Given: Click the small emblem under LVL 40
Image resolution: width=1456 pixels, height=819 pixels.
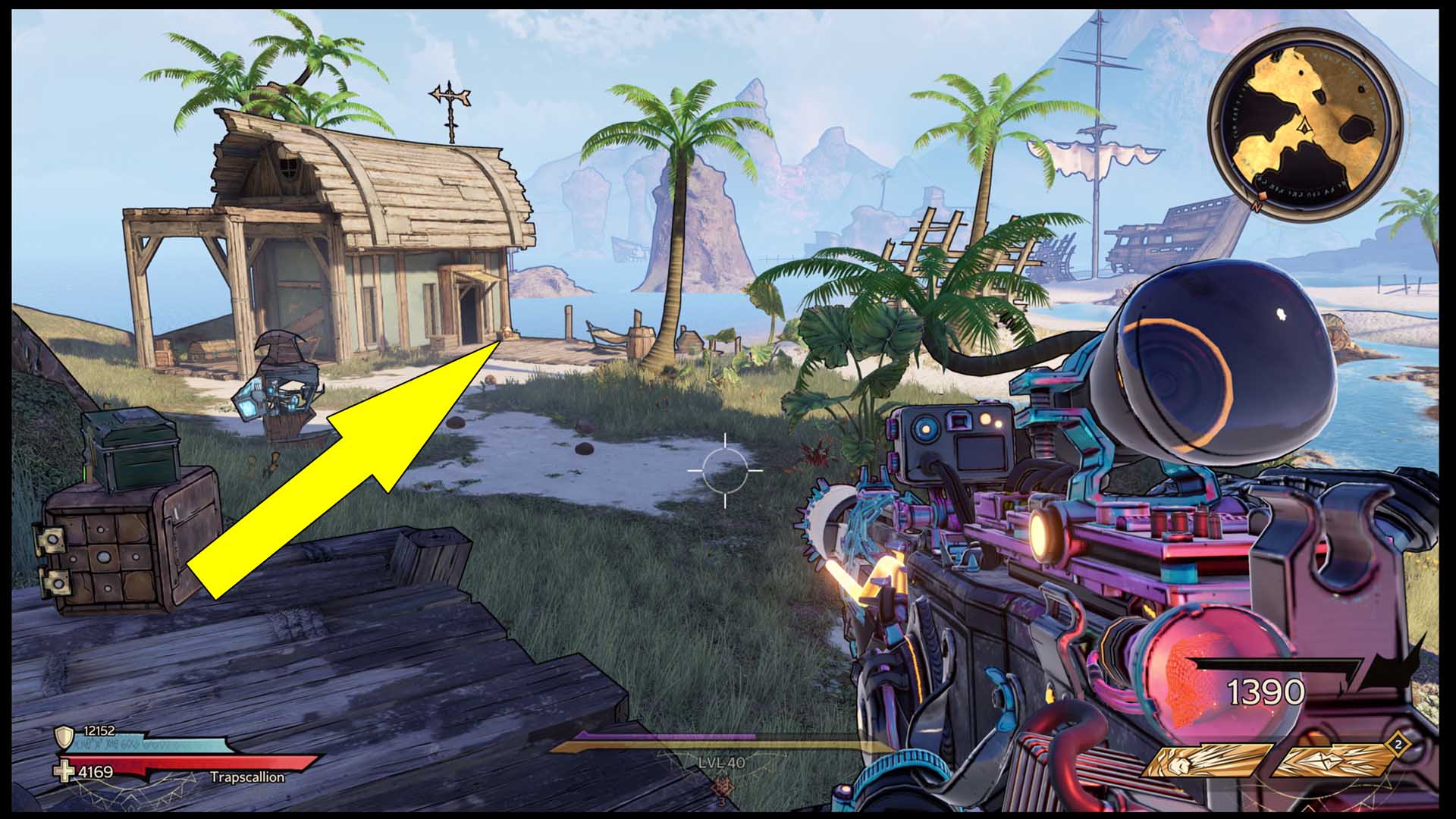Looking at the screenshot, I should tap(721, 786).
